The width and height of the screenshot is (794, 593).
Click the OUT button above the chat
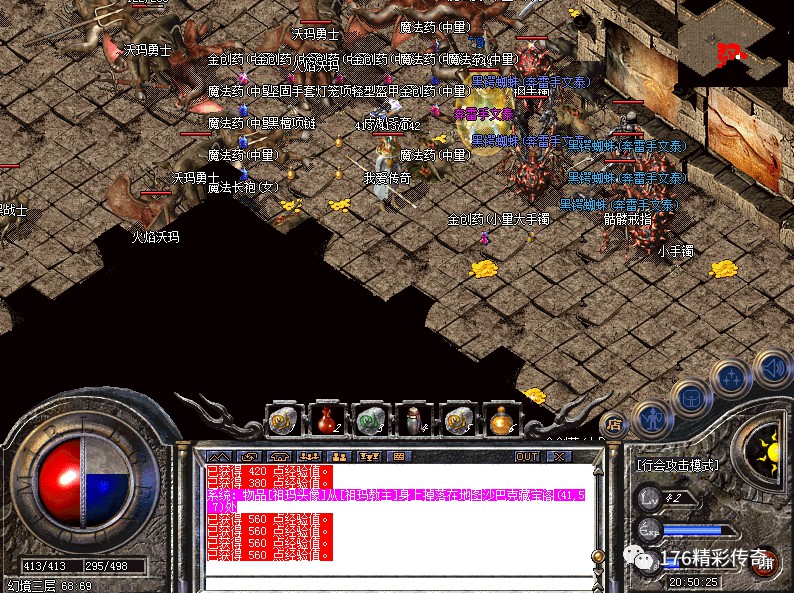pos(527,456)
